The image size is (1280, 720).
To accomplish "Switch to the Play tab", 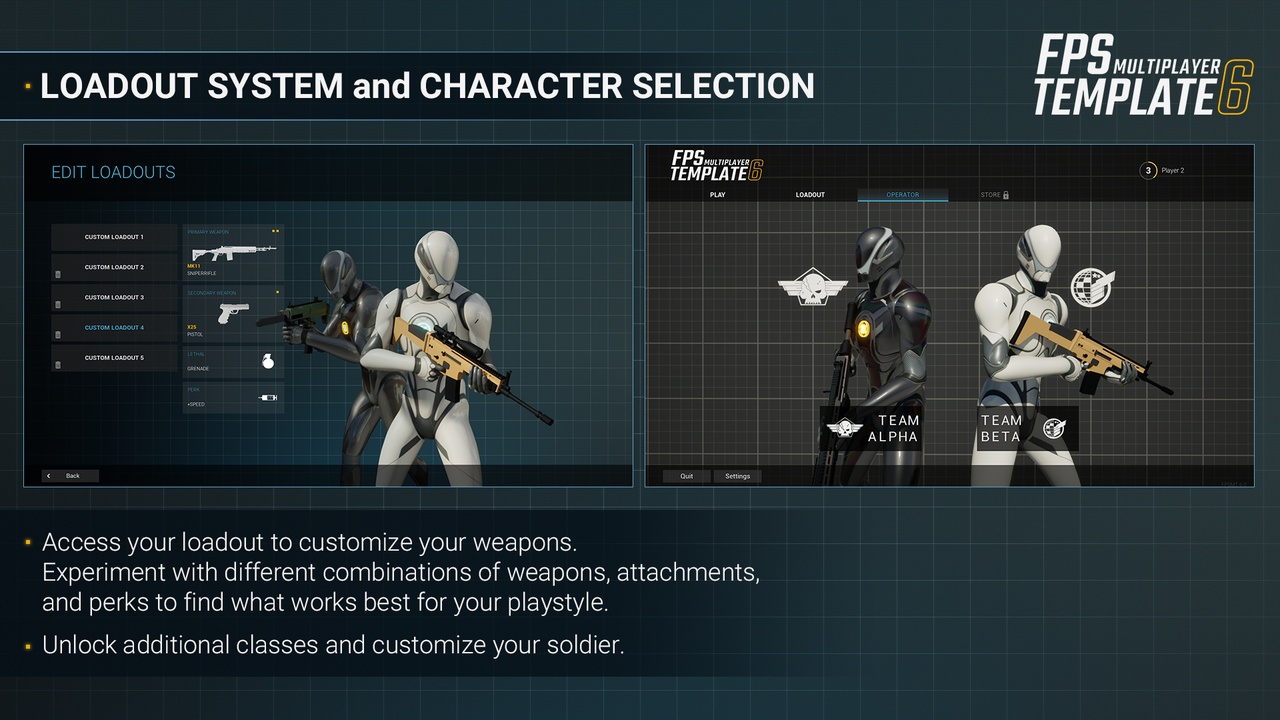I will (717, 195).
